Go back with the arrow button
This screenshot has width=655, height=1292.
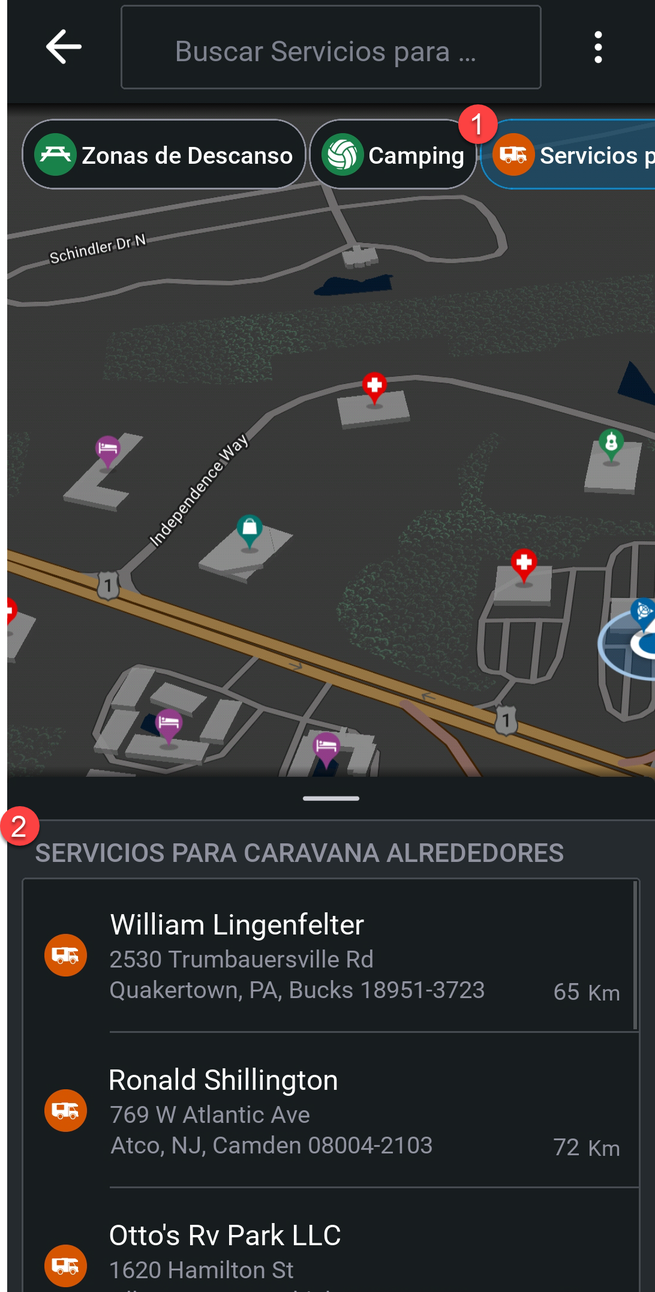point(63,47)
